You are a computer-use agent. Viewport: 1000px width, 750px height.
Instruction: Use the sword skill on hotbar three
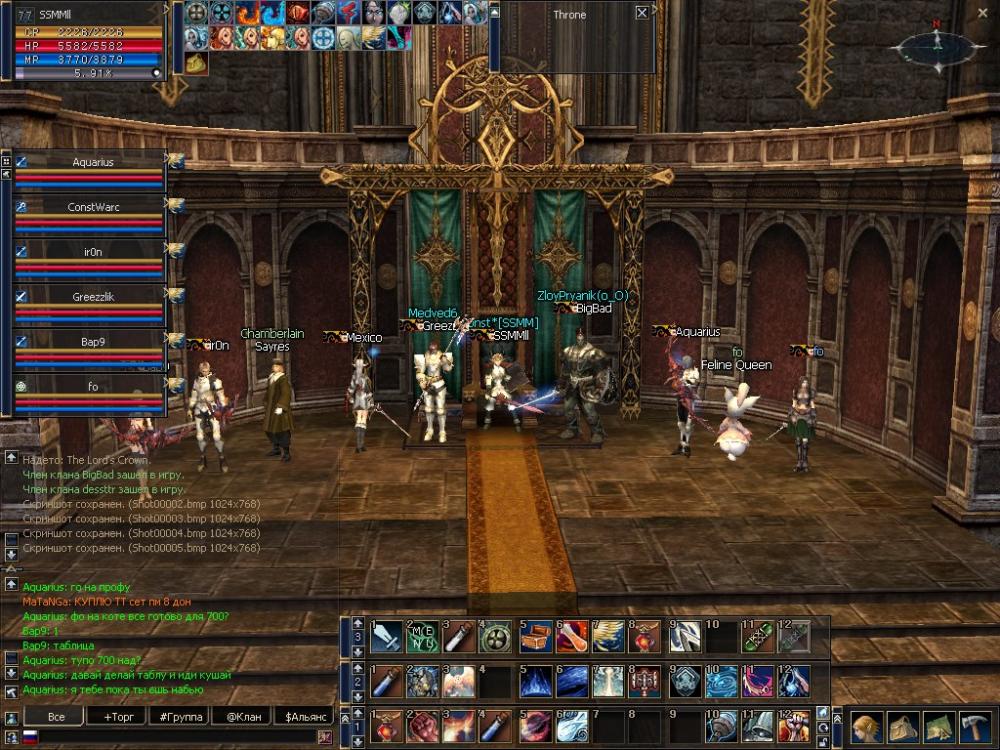pyautogui.click(x=387, y=637)
